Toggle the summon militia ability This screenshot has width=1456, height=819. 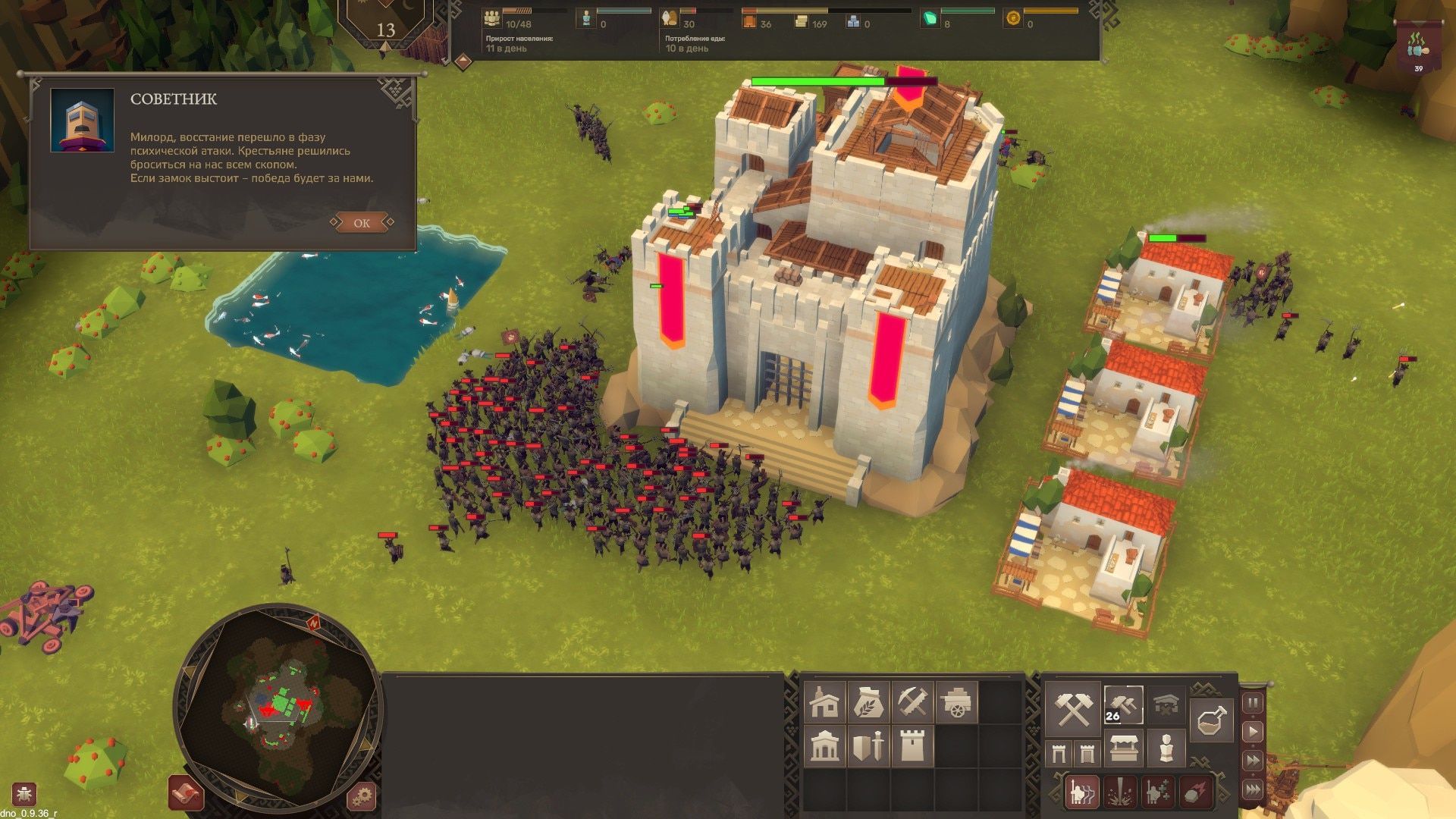(x=1081, y=791)
